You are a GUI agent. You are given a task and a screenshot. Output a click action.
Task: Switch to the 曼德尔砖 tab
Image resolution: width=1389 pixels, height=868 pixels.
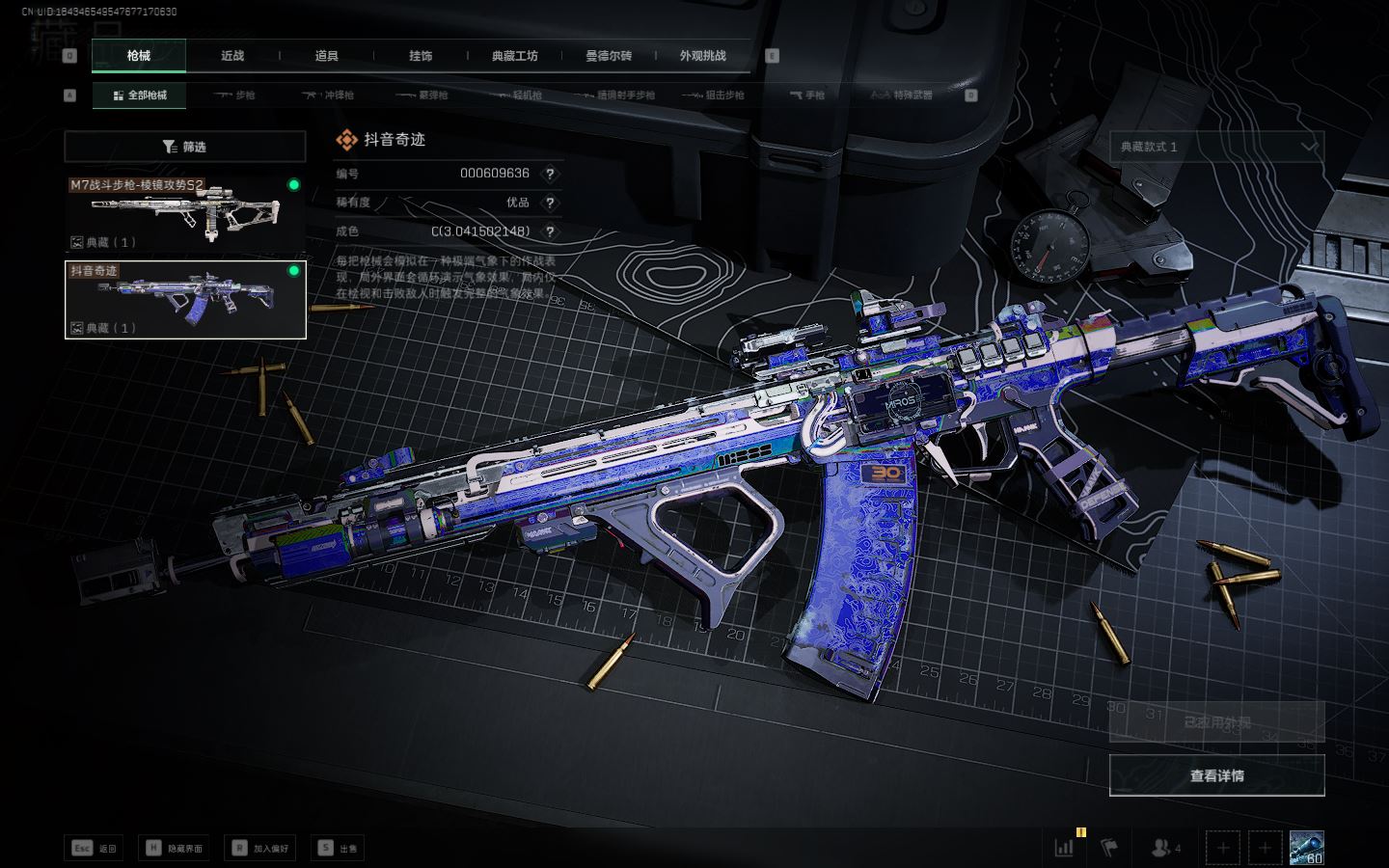point(609,56)
